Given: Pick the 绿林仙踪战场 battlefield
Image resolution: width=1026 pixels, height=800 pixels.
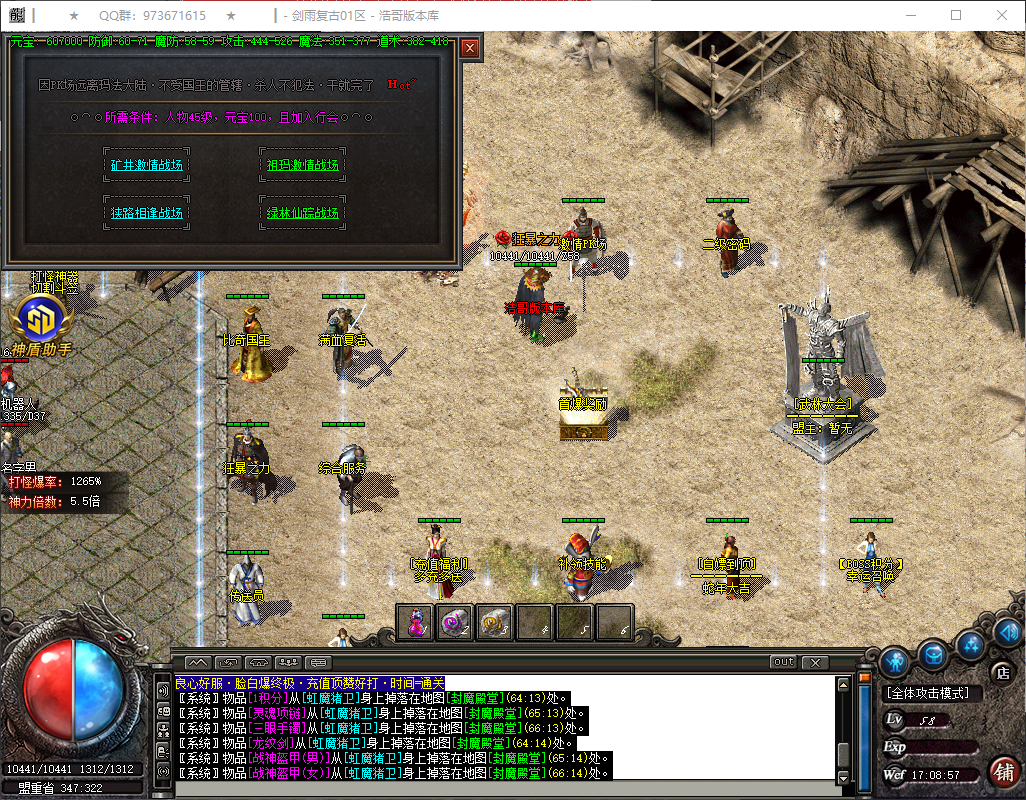Looking at the screenshot, I should 302,213.
